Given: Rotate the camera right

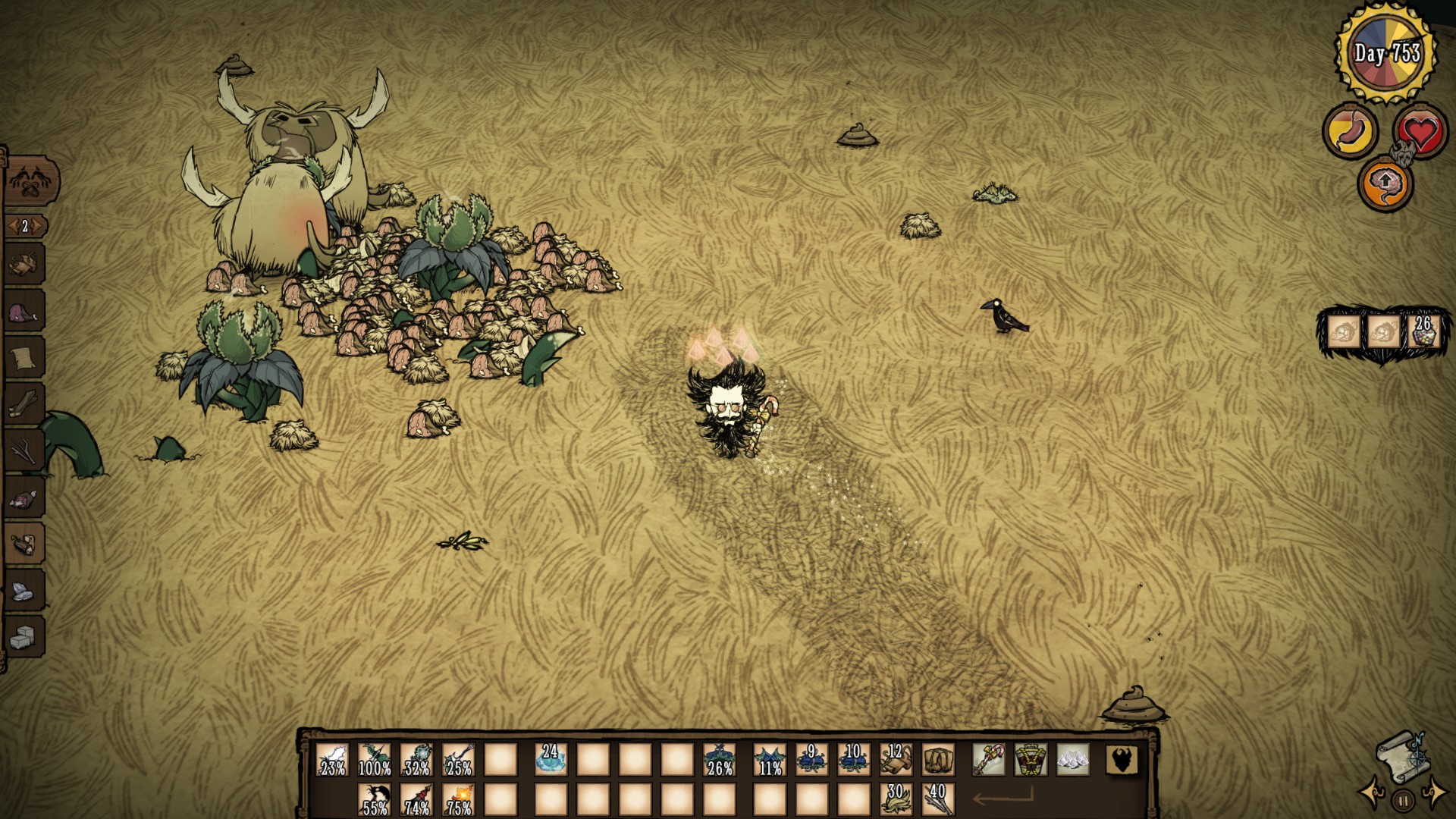Looking at the screenshot, I should point(1434,792).
